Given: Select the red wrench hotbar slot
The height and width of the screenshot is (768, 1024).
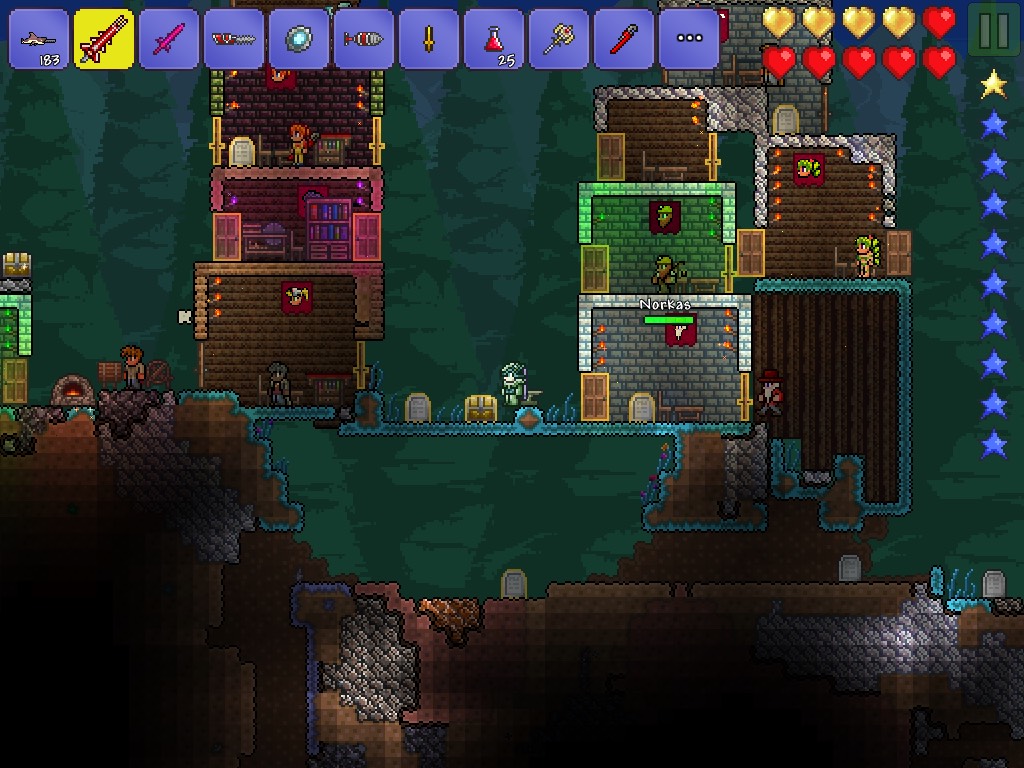Looking at the screenshot, I should point(624,39).
